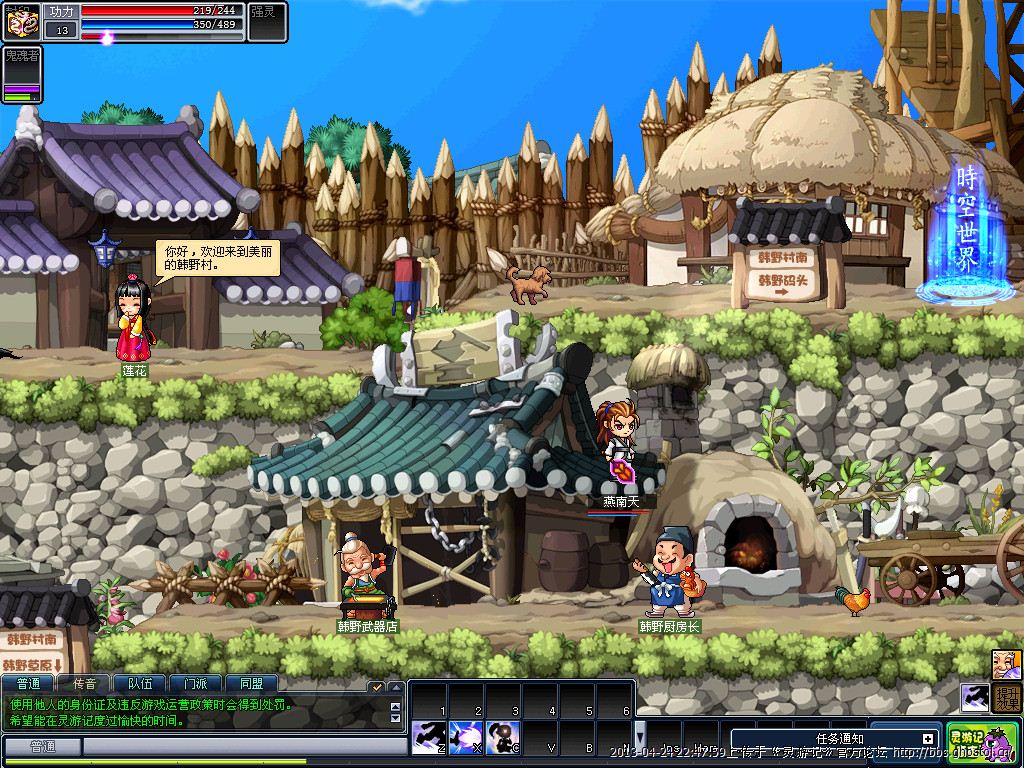The width and height of the screenshot is (1024, 768).
Task: Open the 同盟 alliance chat tab
Action: 251,685
